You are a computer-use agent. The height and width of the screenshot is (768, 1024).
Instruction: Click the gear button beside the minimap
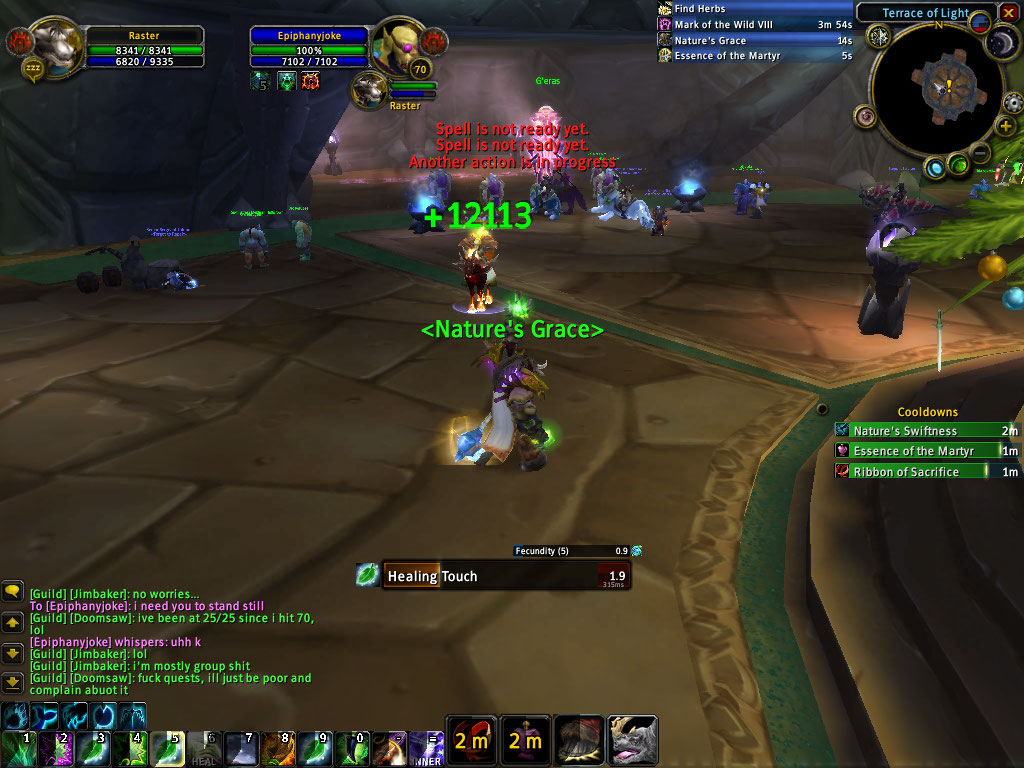click(1013, 101)
